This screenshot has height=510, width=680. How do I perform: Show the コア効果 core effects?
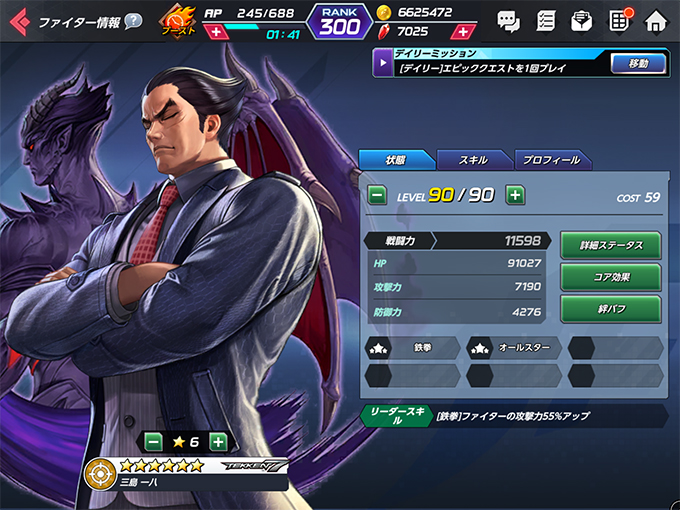(610, 277)
